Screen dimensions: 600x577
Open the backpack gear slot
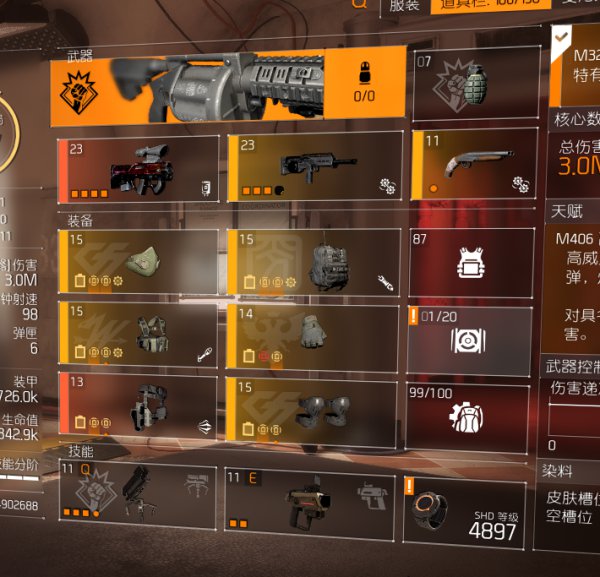click(313, 262)
